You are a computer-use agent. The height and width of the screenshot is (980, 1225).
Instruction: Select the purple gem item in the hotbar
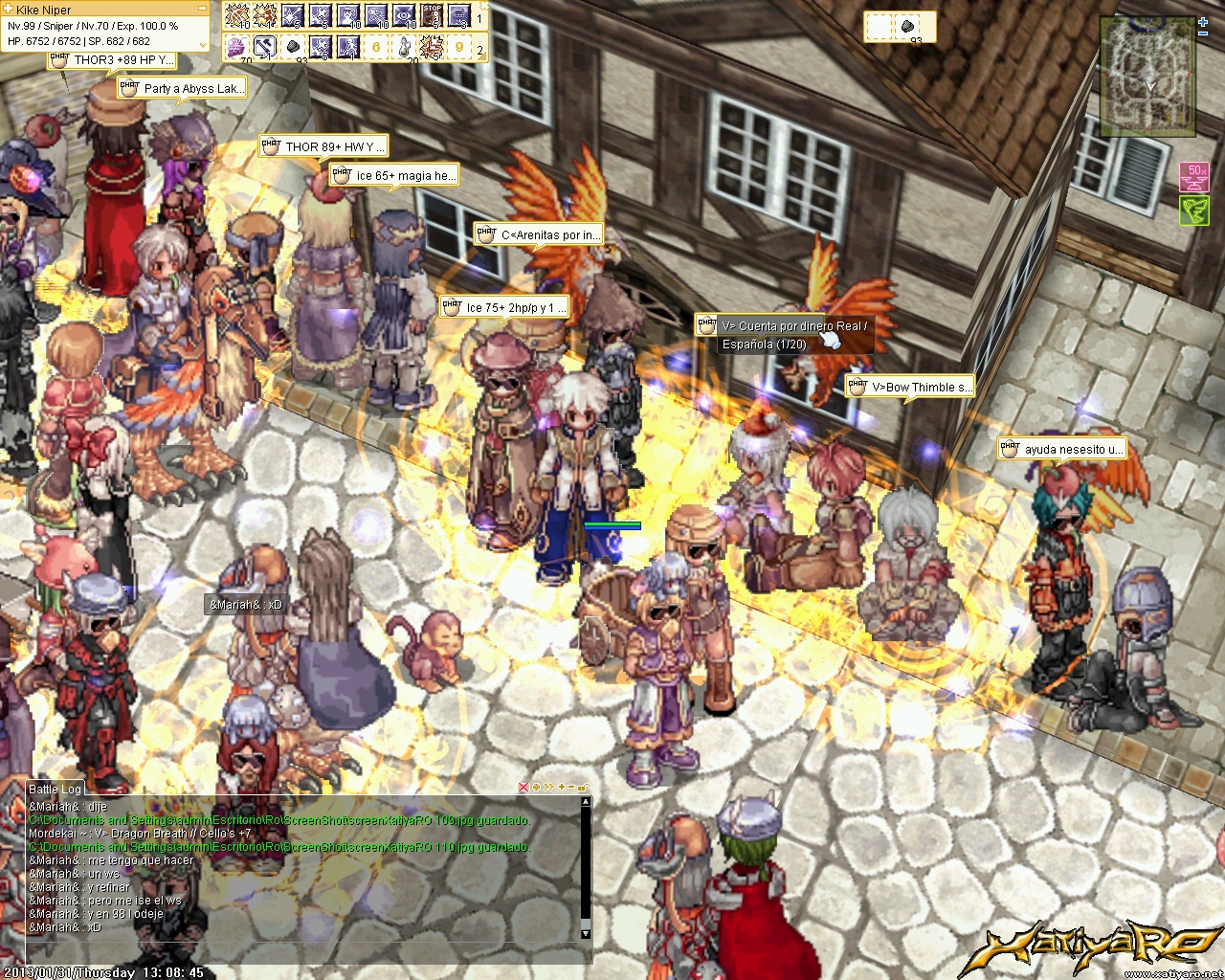click(x=235, y=46)
